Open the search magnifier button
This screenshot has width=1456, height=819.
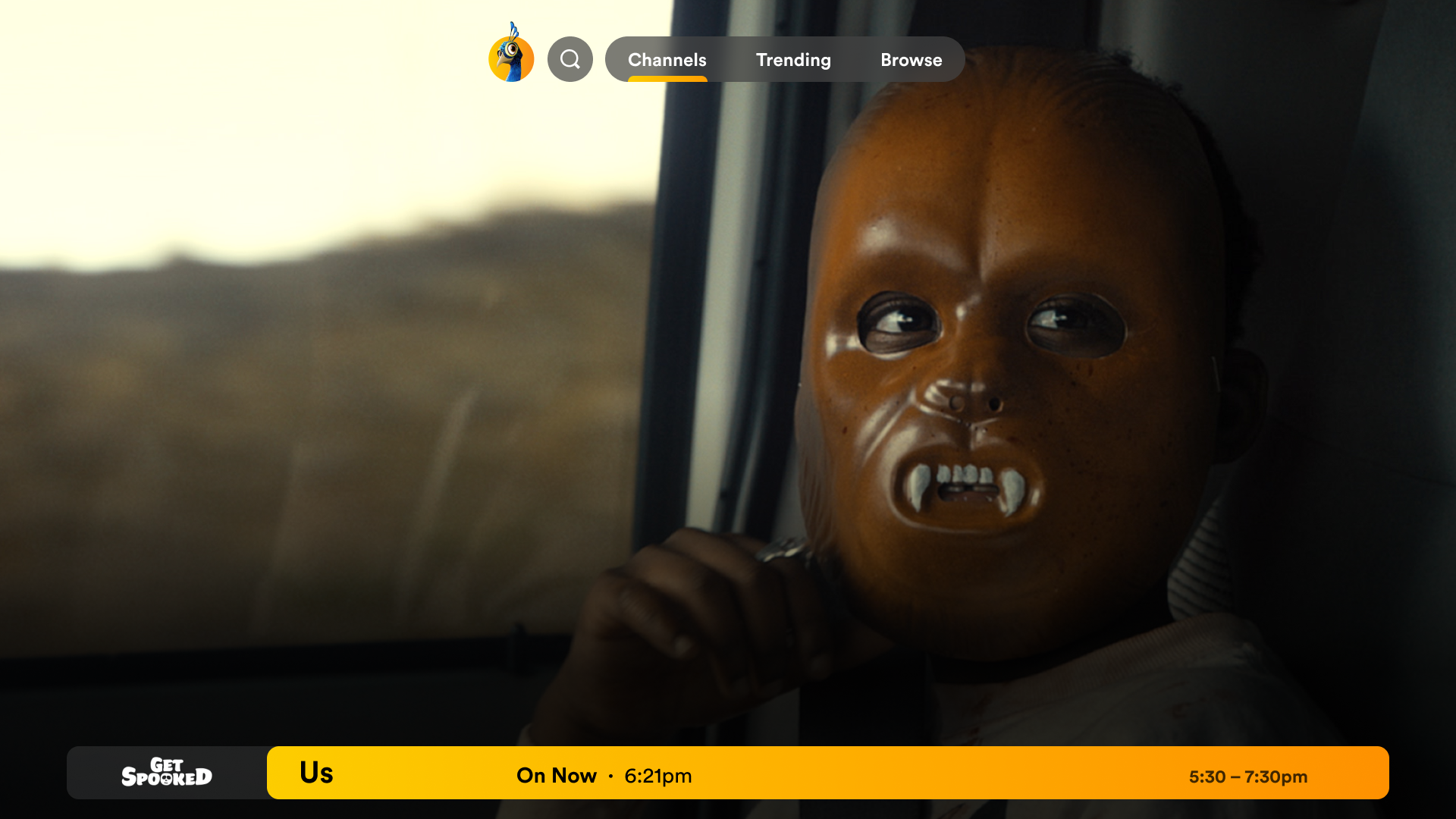point(570,59)
